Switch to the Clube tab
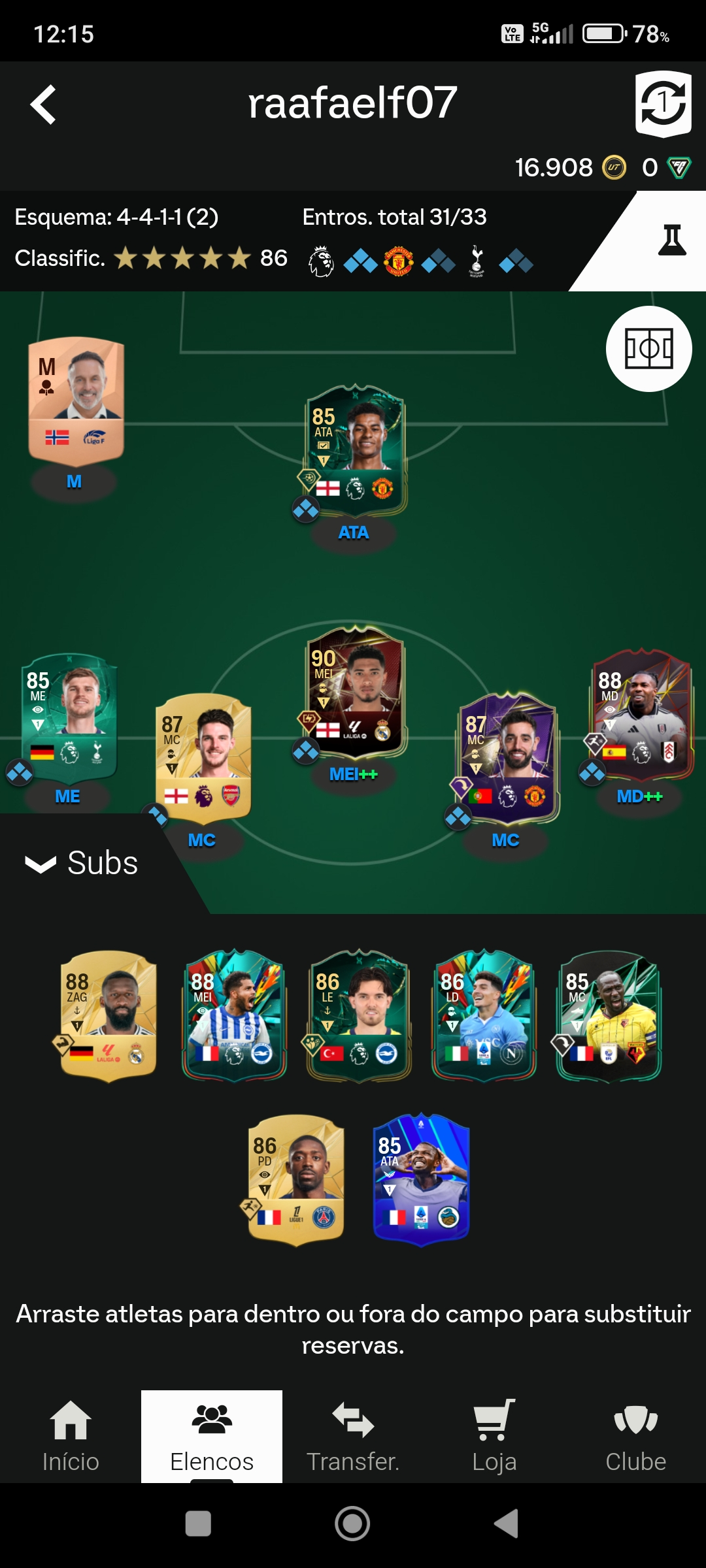The height and width of the screenshot is (1568, 706). [635, 1436]
